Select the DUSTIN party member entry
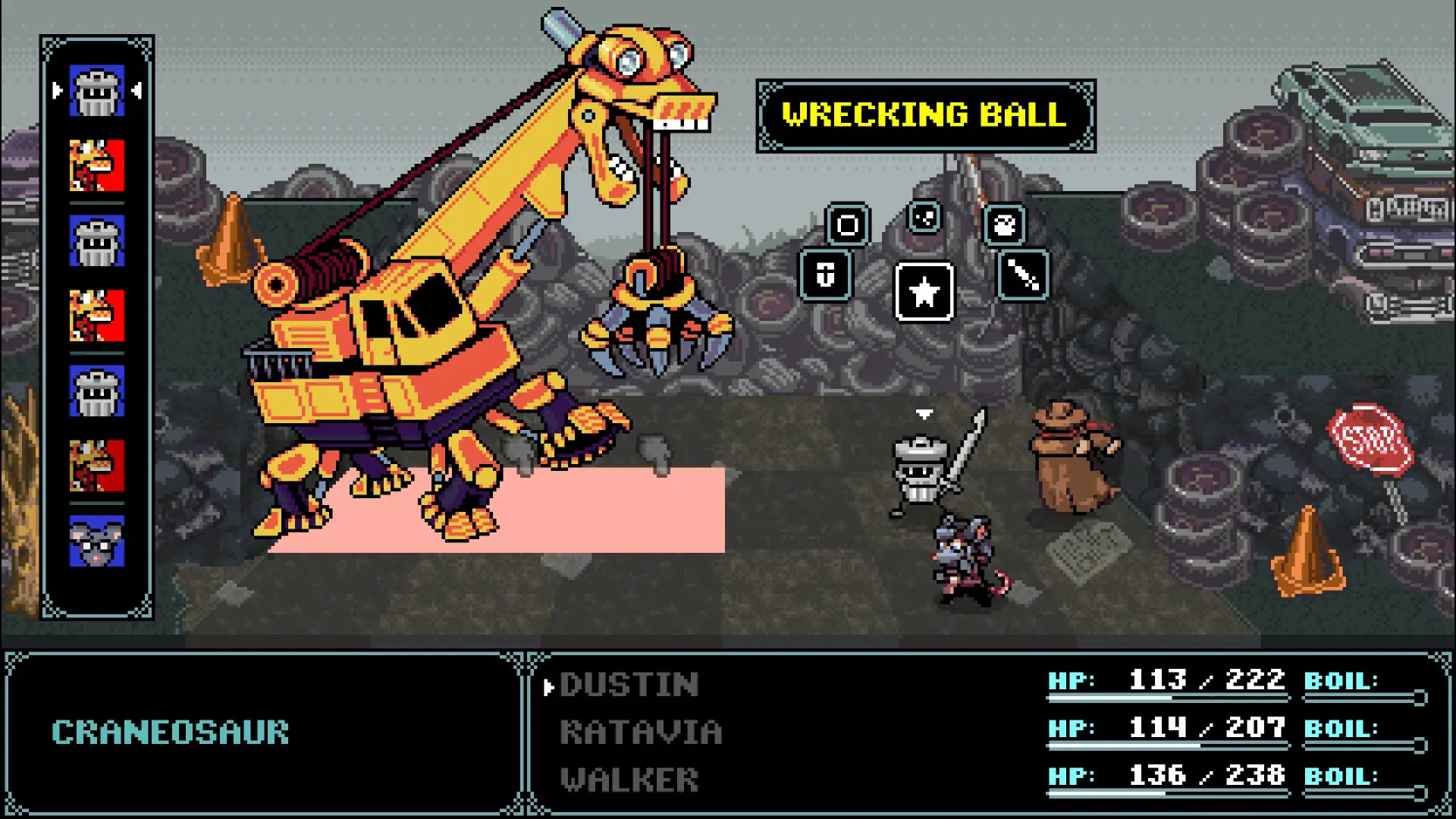The width and height of the screenshot is (1456, 819). click(629, 685)
